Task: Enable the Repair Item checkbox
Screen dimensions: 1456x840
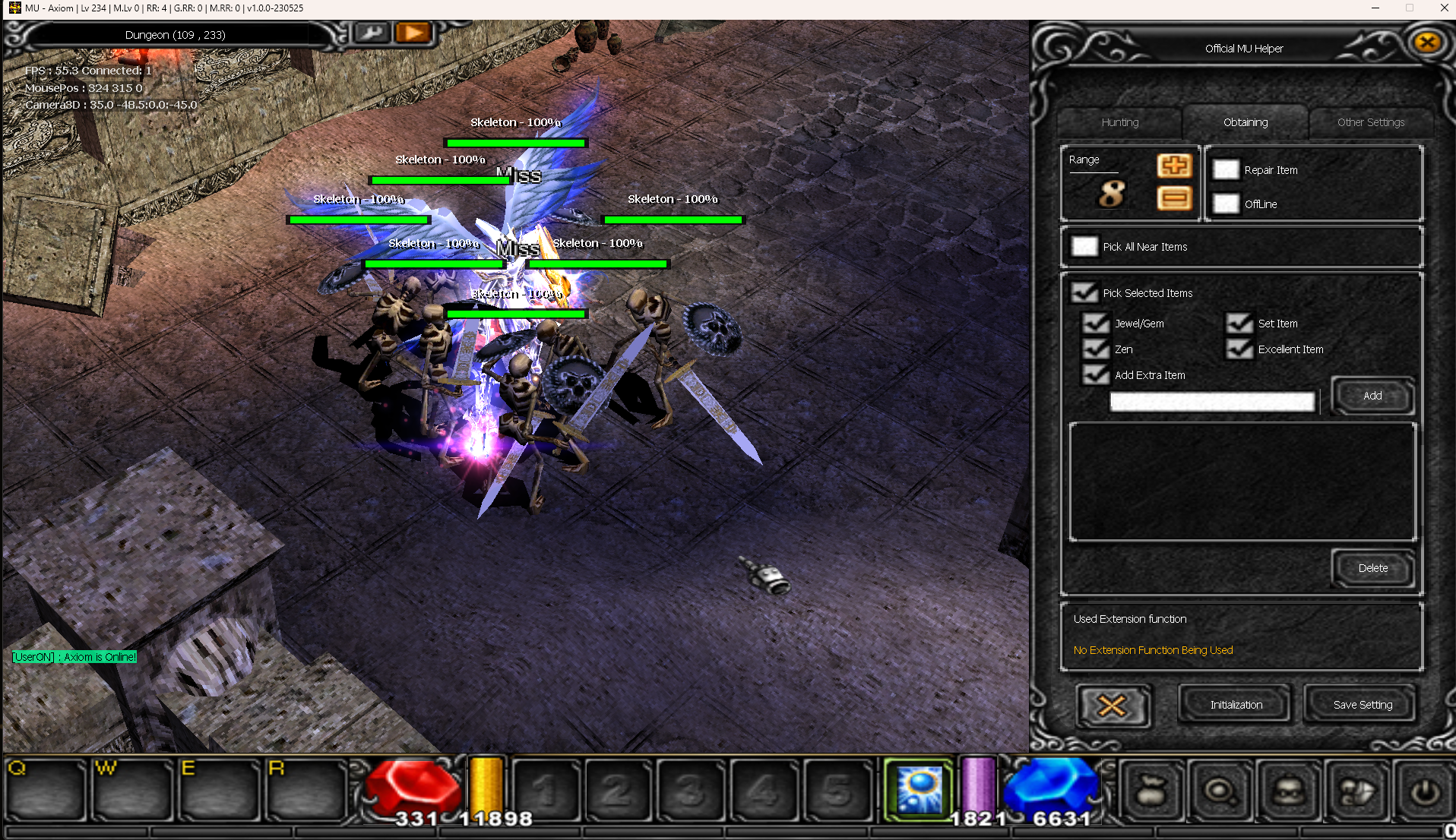Action: pos(1225,170)
